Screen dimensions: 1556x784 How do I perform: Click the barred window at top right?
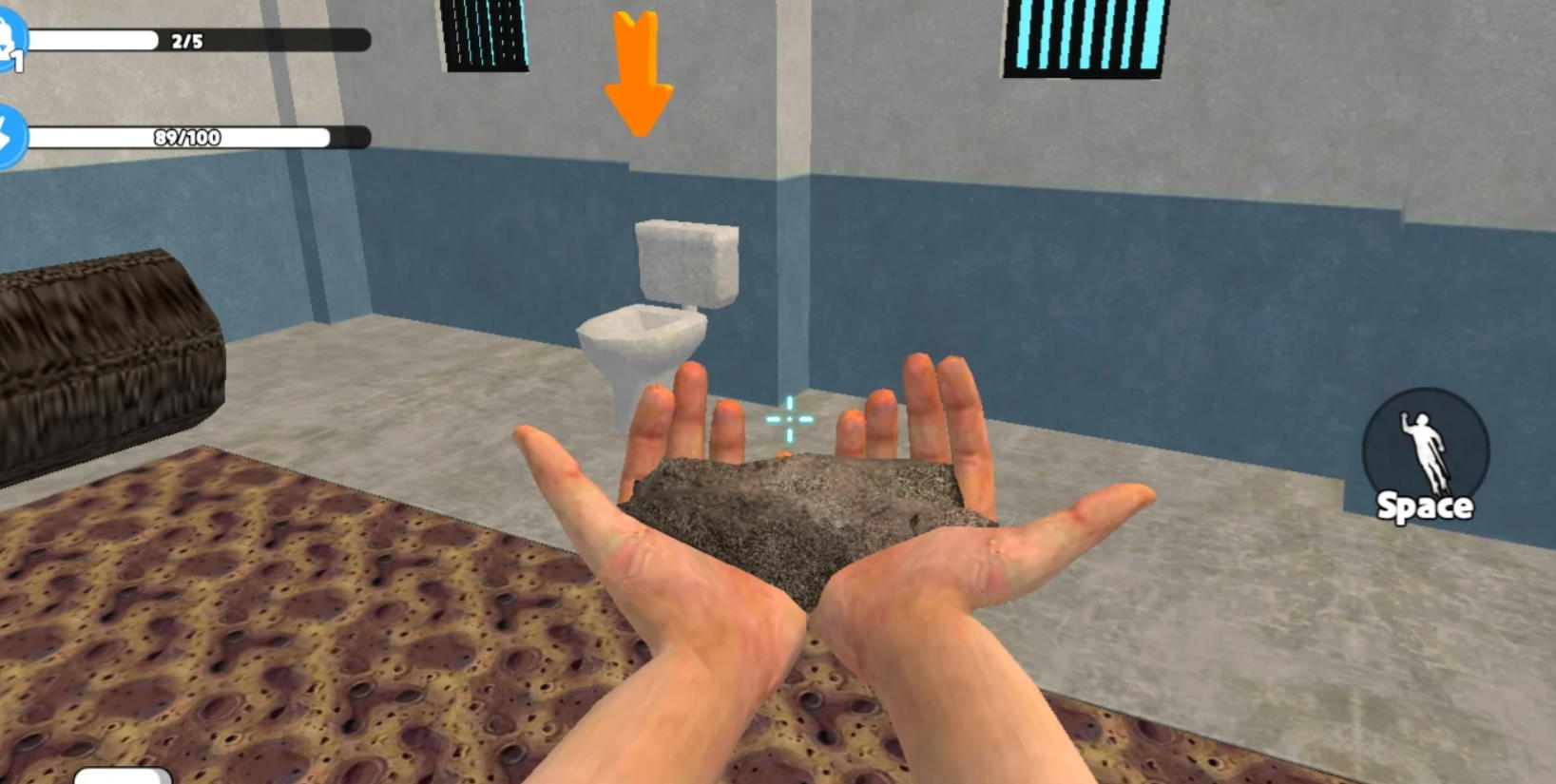(1084, 38)
